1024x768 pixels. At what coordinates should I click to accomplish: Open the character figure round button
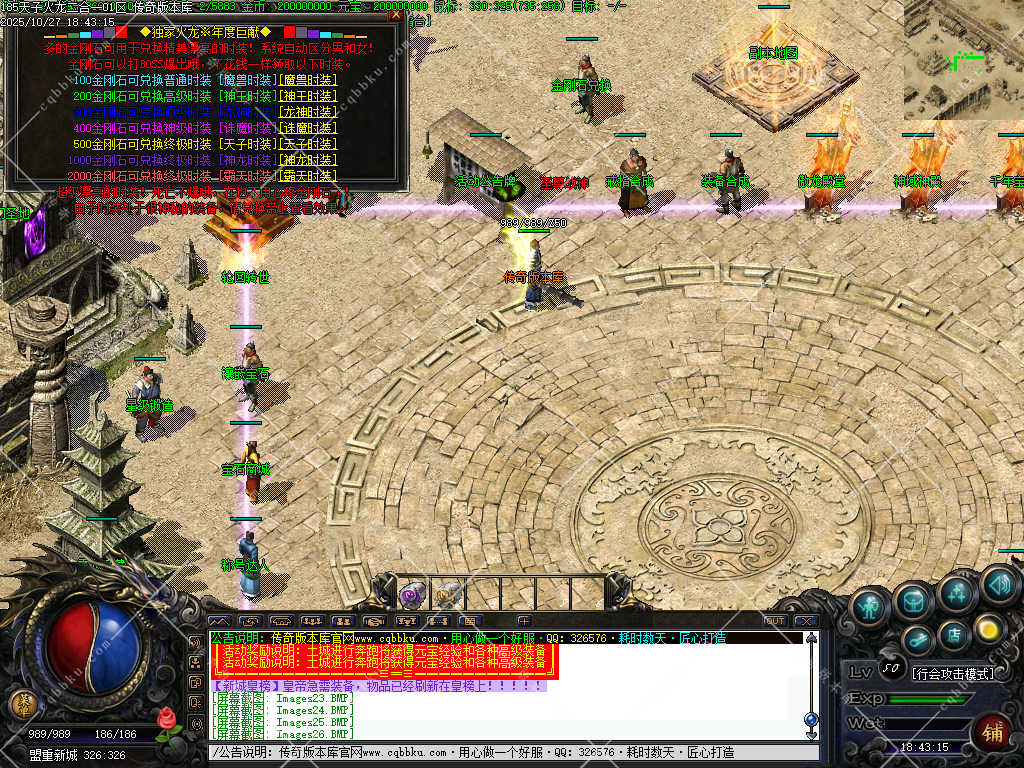(870, 606)
